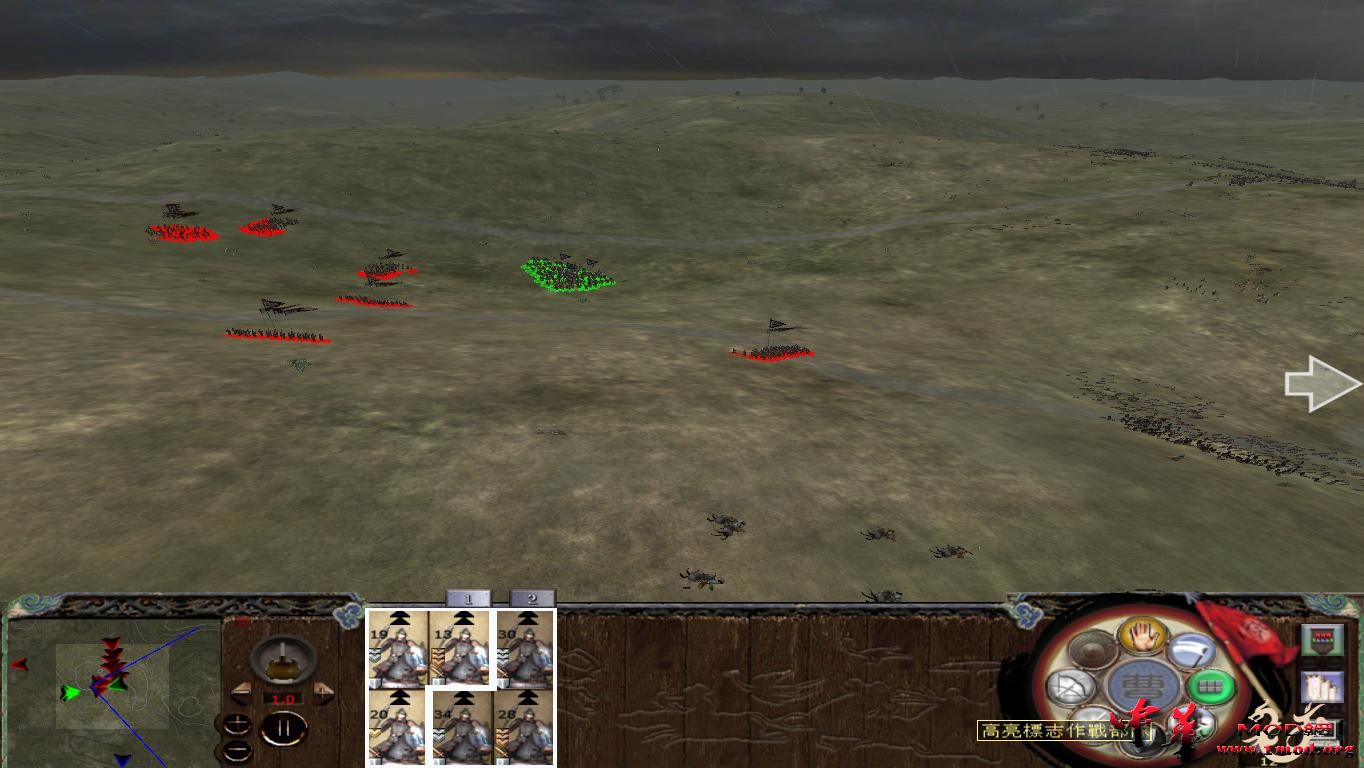Viewport: 1364px width, 768px height.
Task: Open the scrolls panel below the banner icon
Action: tap(1323, 687)
